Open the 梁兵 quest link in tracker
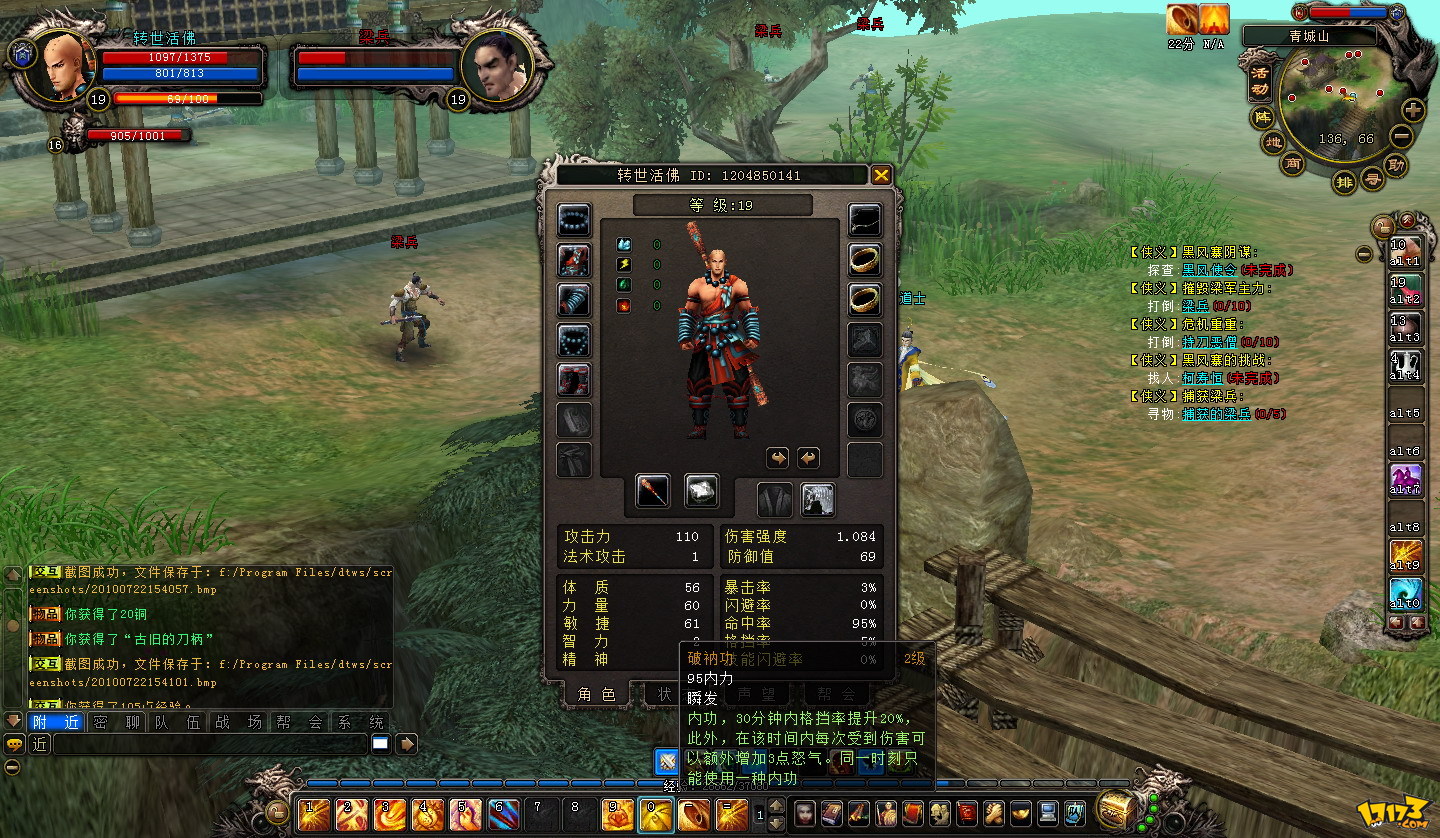The width and height of the screenshot is (1440, 838). [x=1195, y=306]
